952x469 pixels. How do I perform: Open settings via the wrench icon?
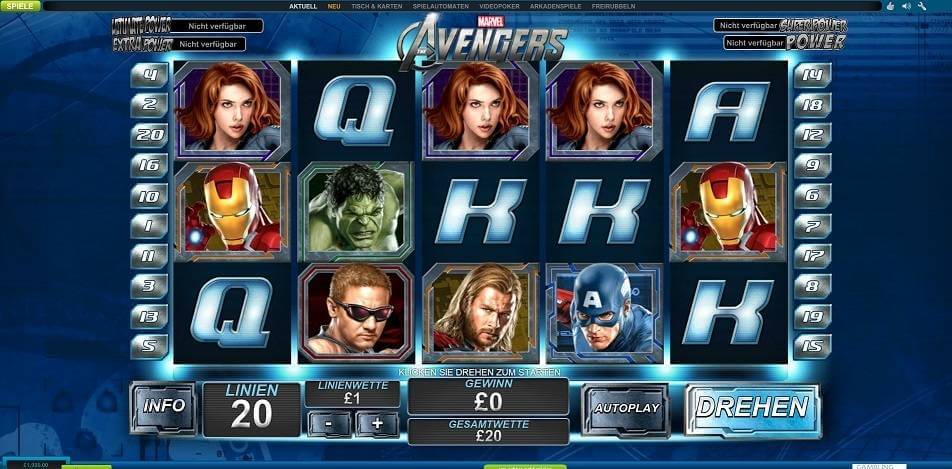(x=920, y=6)
